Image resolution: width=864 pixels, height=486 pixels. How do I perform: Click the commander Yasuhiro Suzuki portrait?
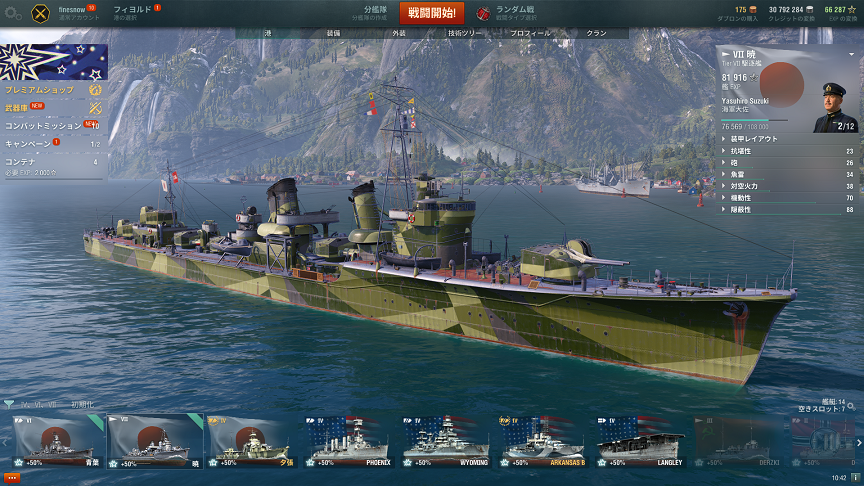[x=833, y=107]
